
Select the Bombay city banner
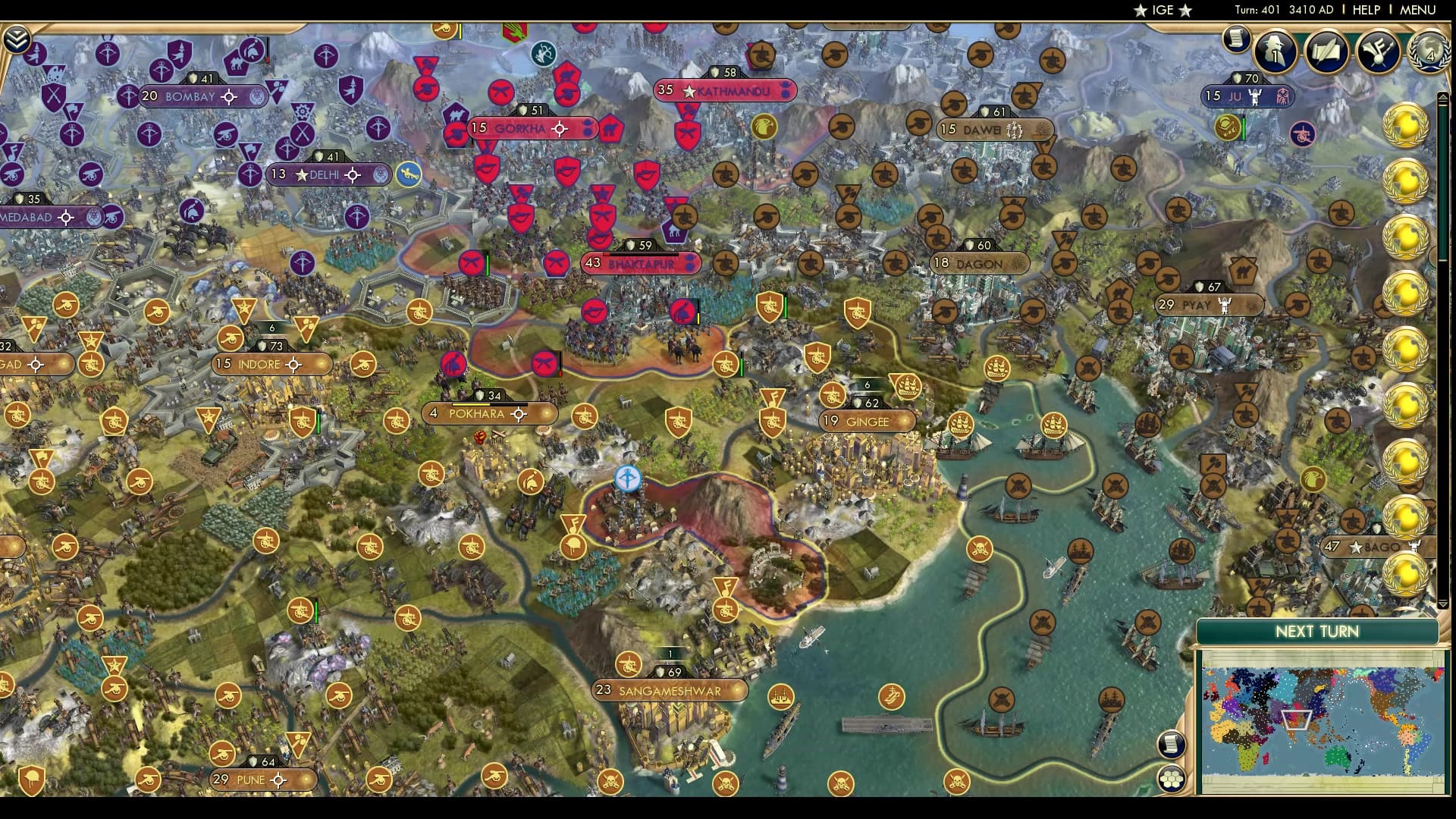coord(190,97)
